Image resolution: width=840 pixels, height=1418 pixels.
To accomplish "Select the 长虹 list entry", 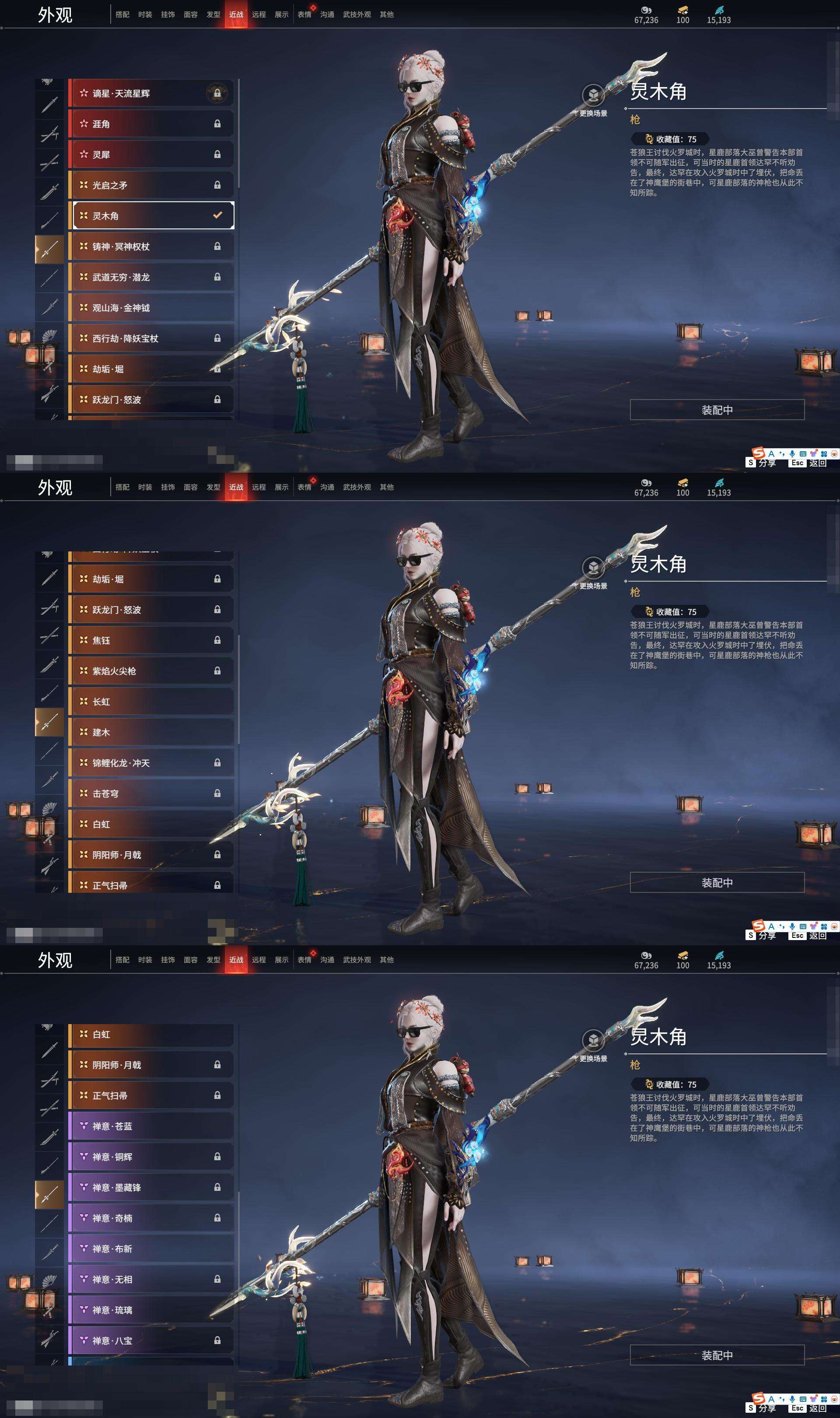I will point(150,702).
